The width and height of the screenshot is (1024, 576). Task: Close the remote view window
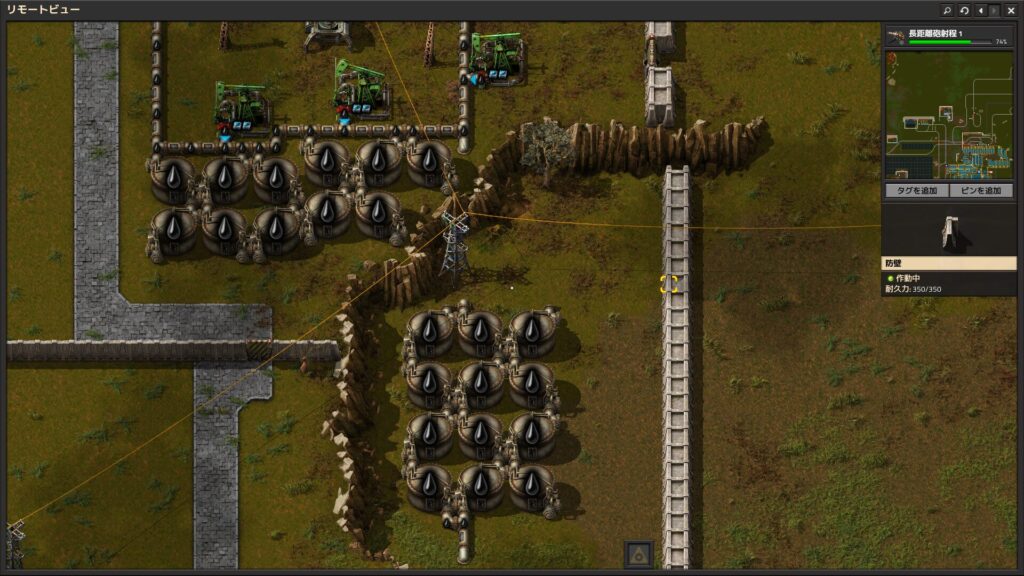(1011, 10)
